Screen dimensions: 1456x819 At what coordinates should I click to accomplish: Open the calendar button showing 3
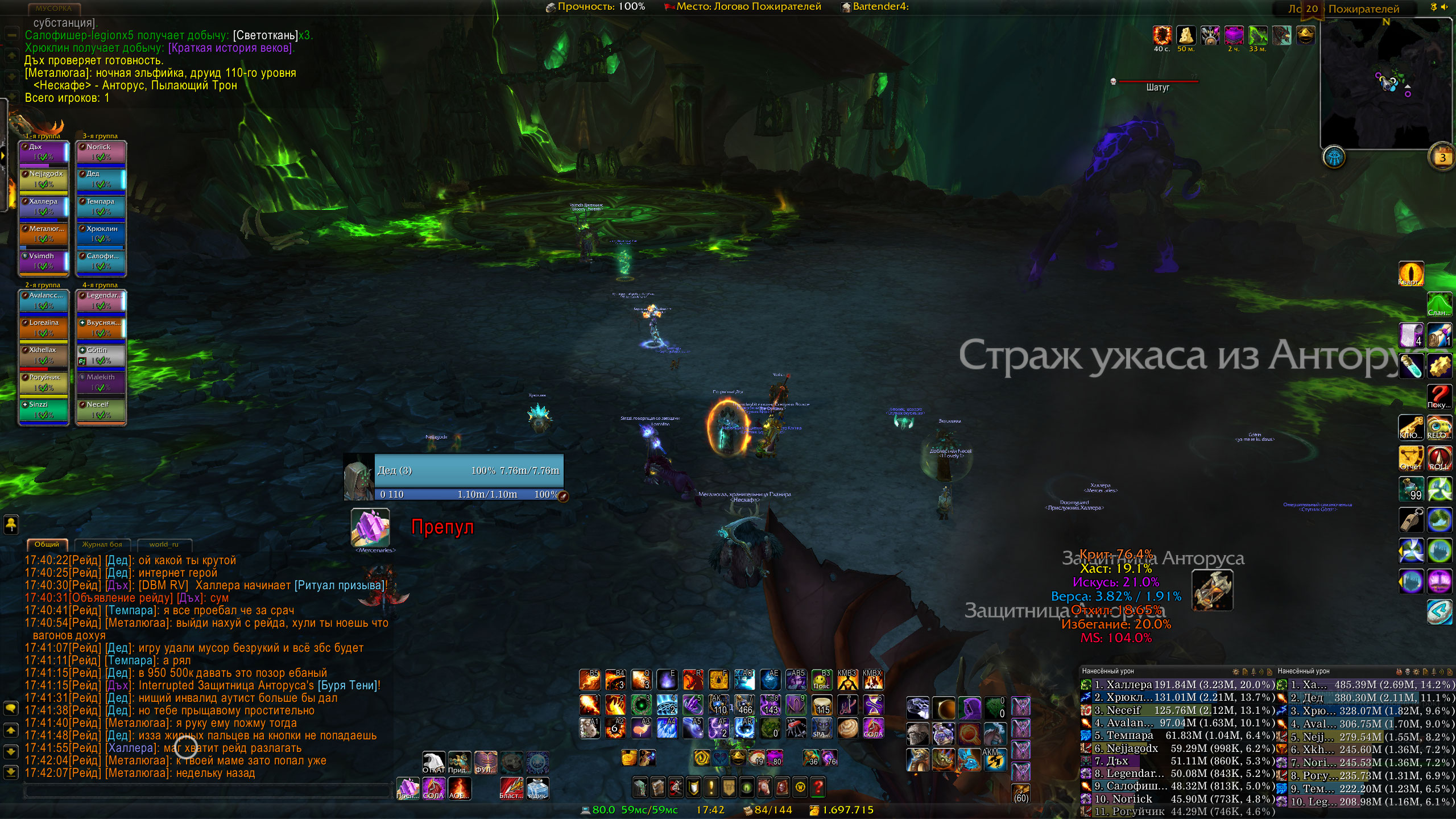coord(1442,158)
